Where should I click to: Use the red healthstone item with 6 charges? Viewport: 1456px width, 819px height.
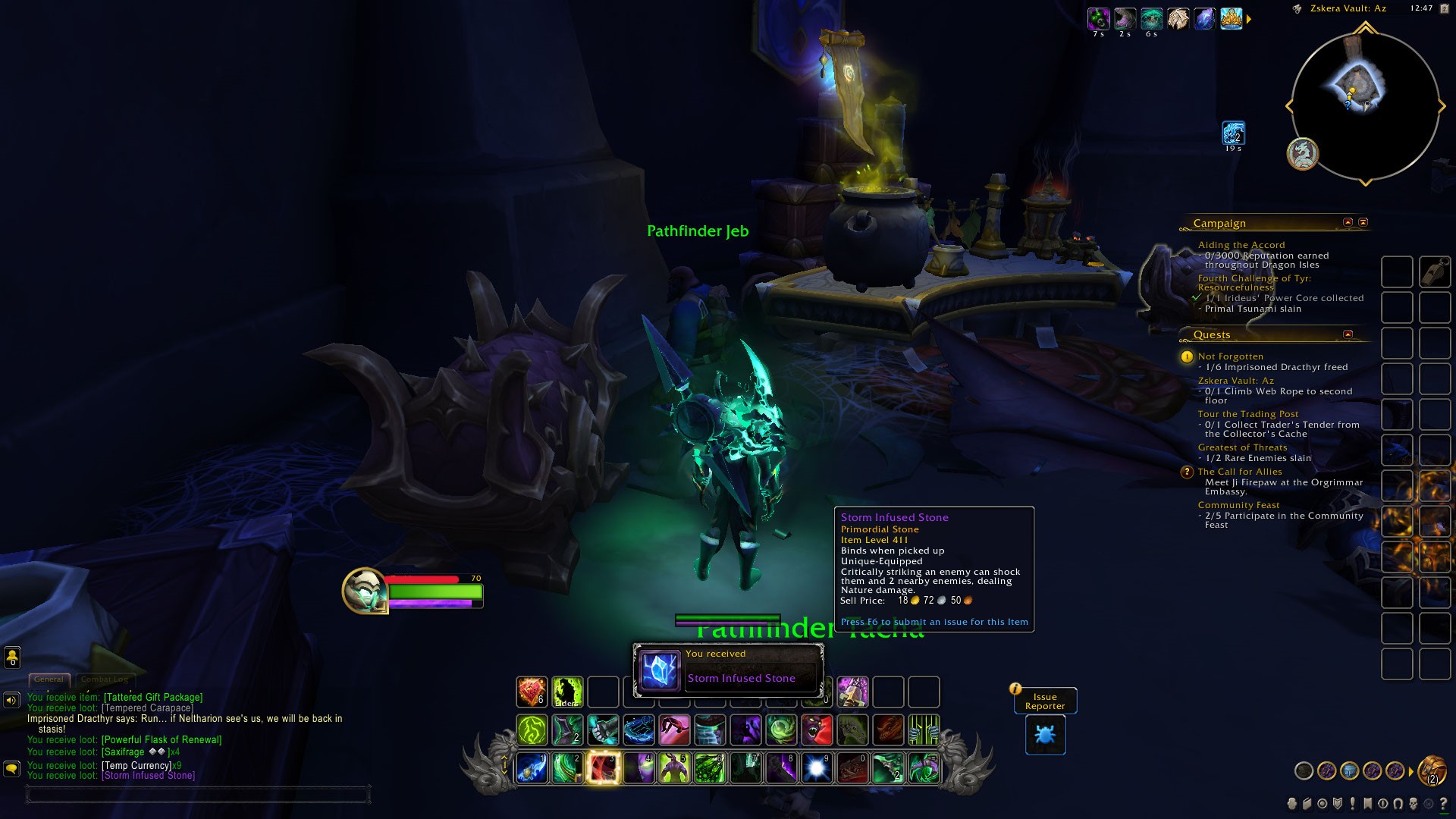(x=532, y=692)
